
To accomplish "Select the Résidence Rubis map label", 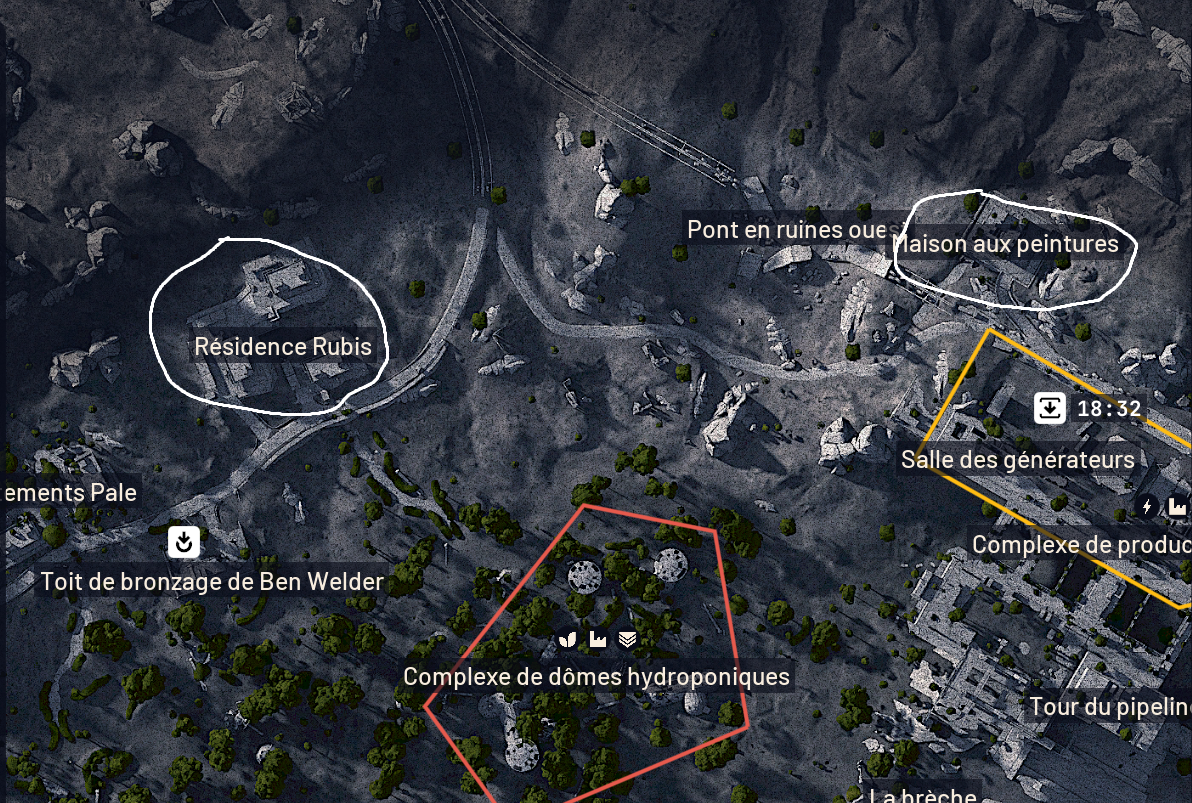I will pos(283,347).
